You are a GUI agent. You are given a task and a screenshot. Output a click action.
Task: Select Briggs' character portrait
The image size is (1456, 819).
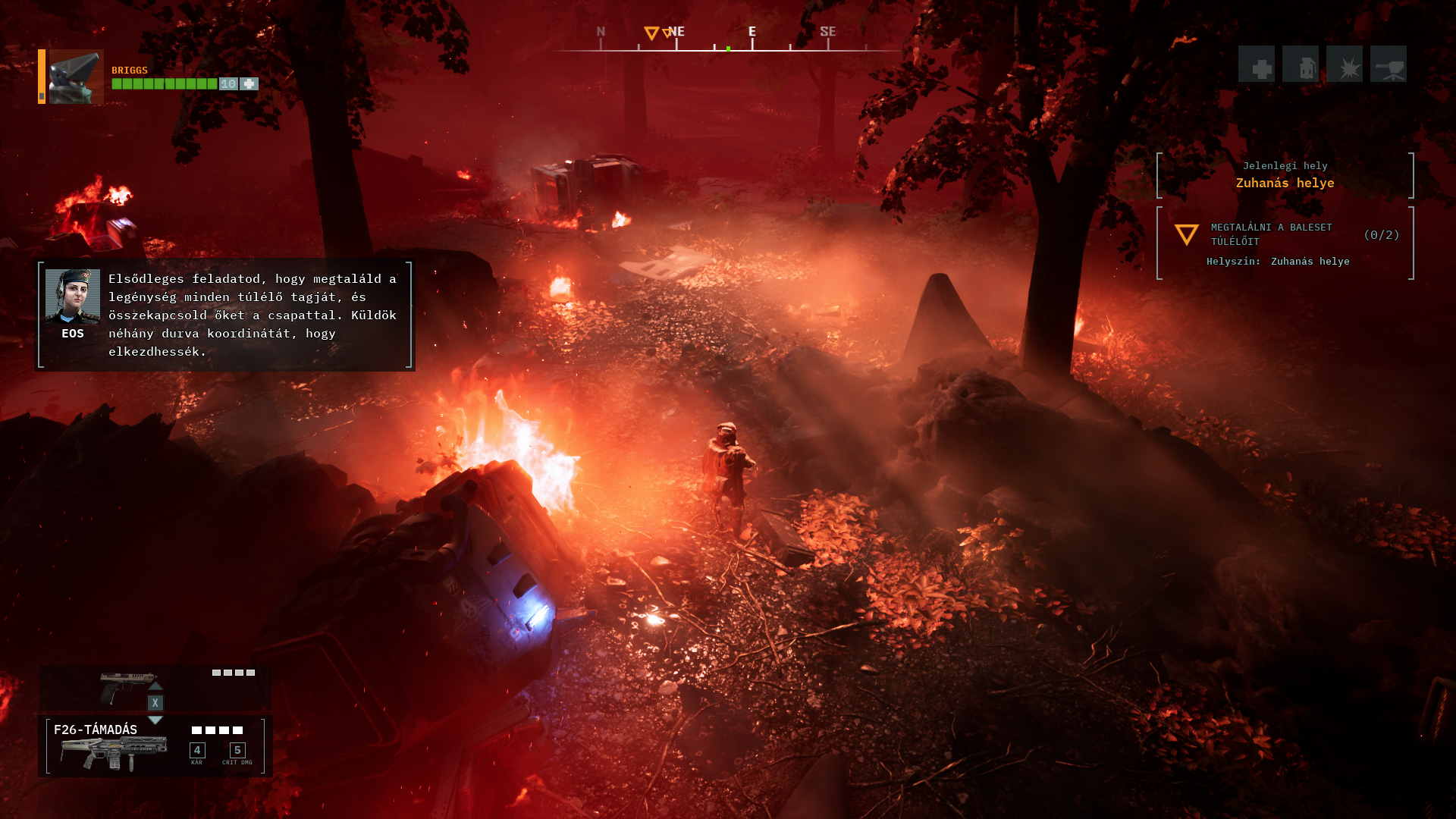click(x=76, y=77)
